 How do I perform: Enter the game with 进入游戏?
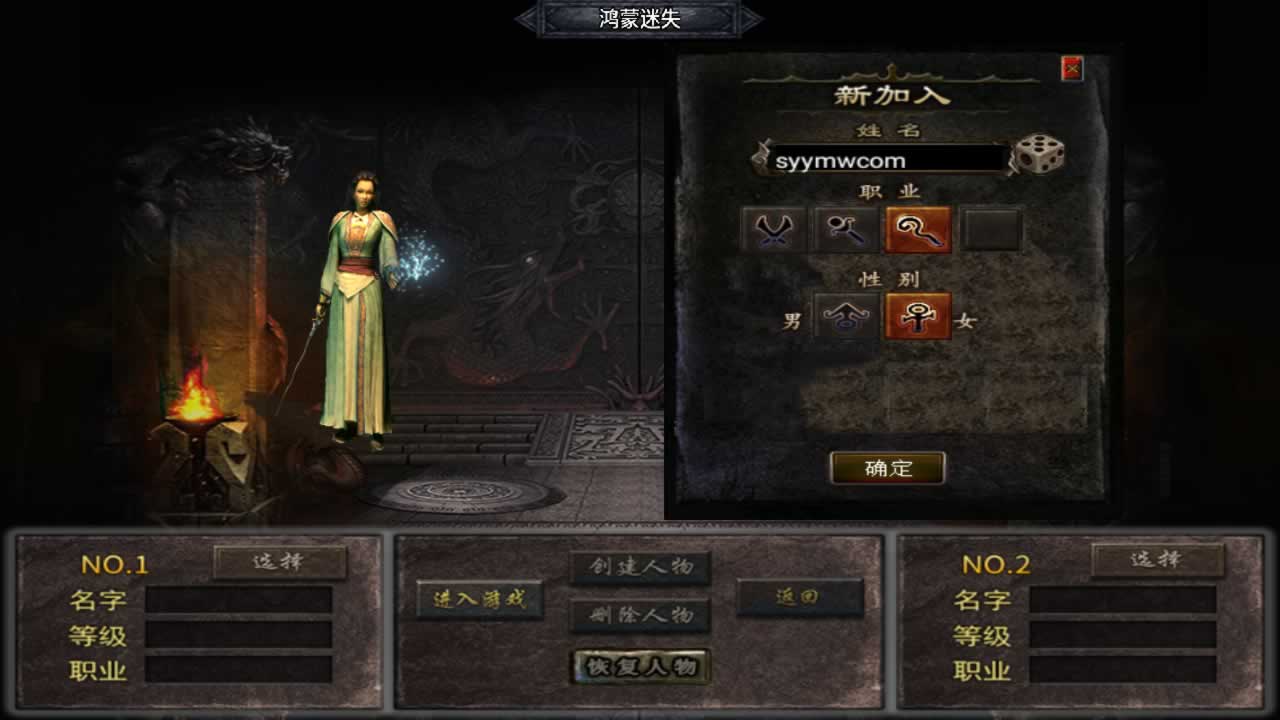coord(479,599)
